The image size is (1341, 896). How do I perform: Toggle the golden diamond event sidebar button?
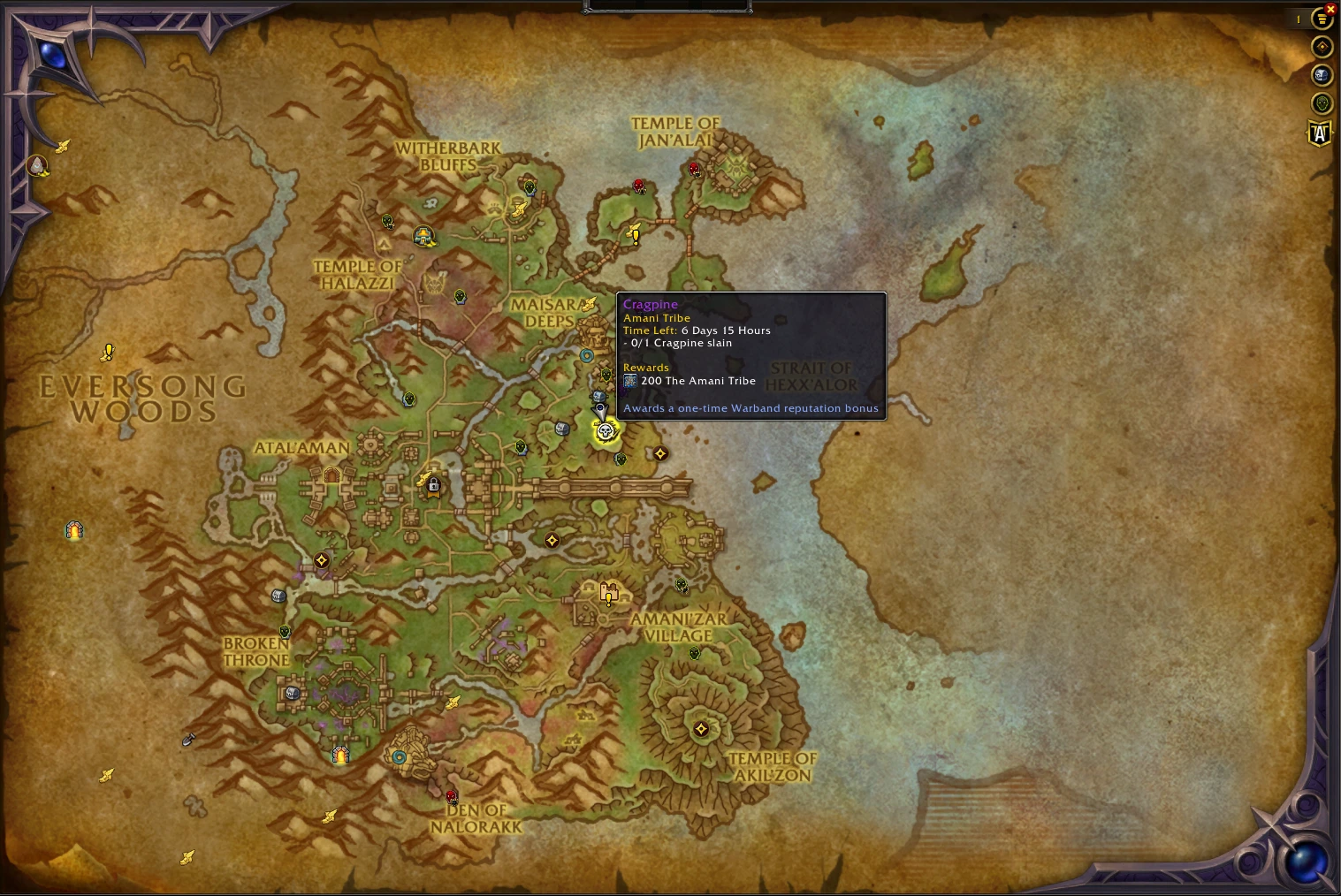1322,47
